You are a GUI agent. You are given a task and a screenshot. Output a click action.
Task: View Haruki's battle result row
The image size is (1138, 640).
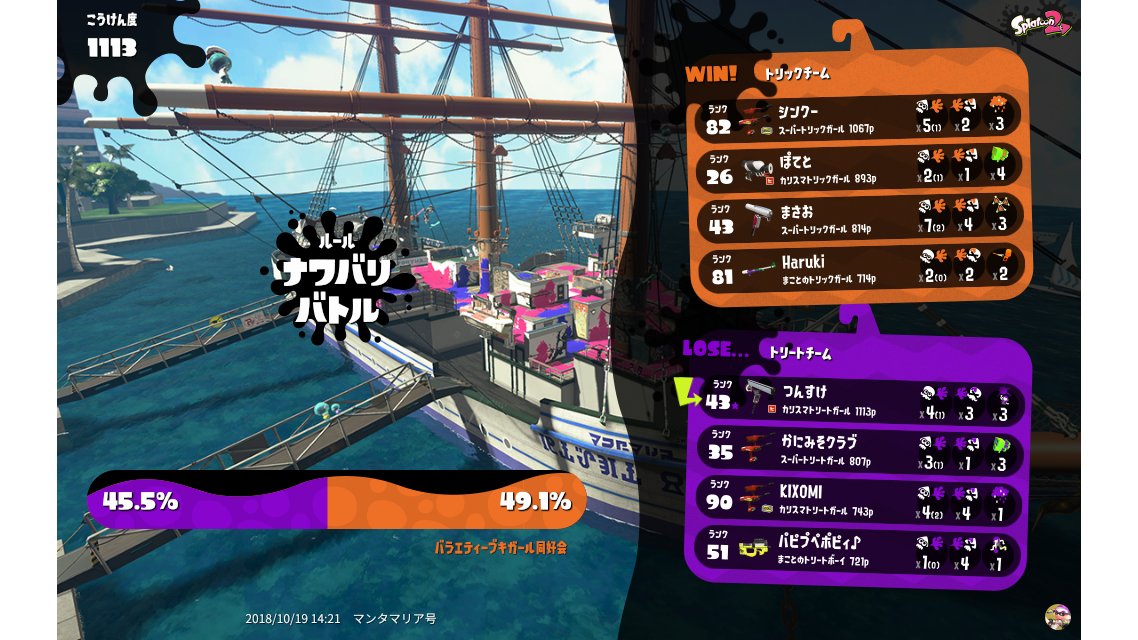coord(860,269)
